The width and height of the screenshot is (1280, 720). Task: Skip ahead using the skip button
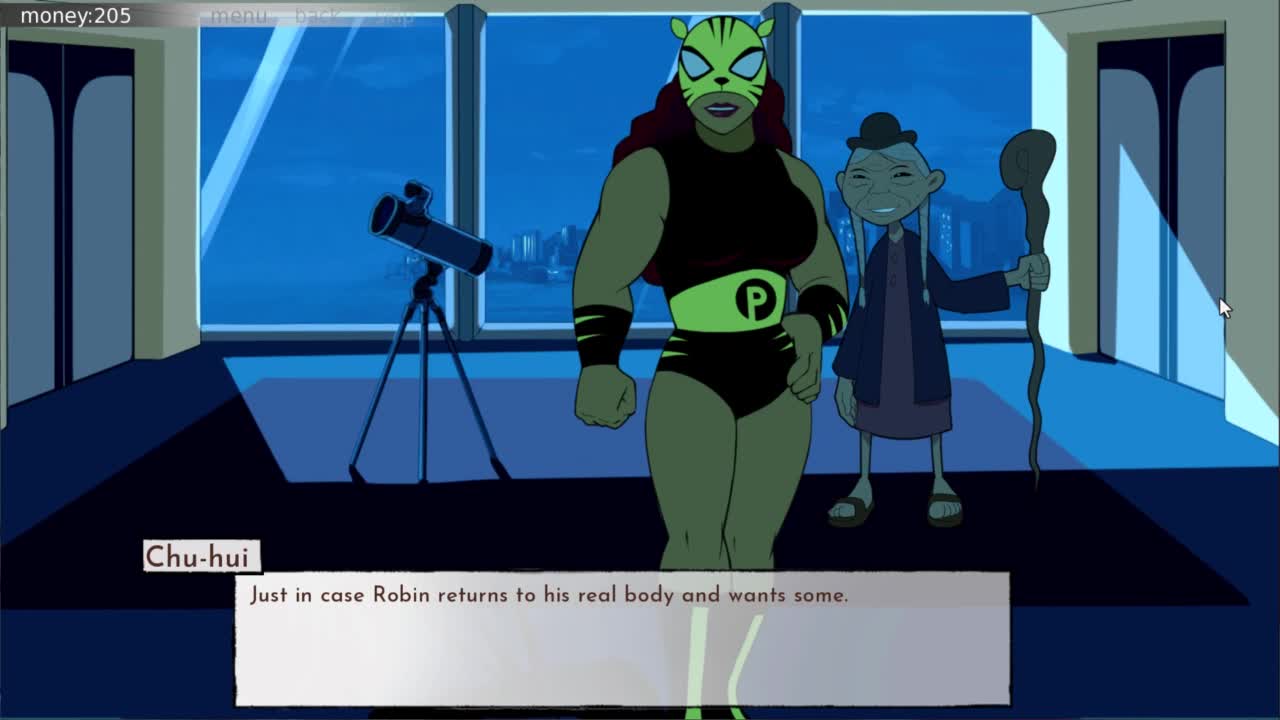click(x=394, y=16)
